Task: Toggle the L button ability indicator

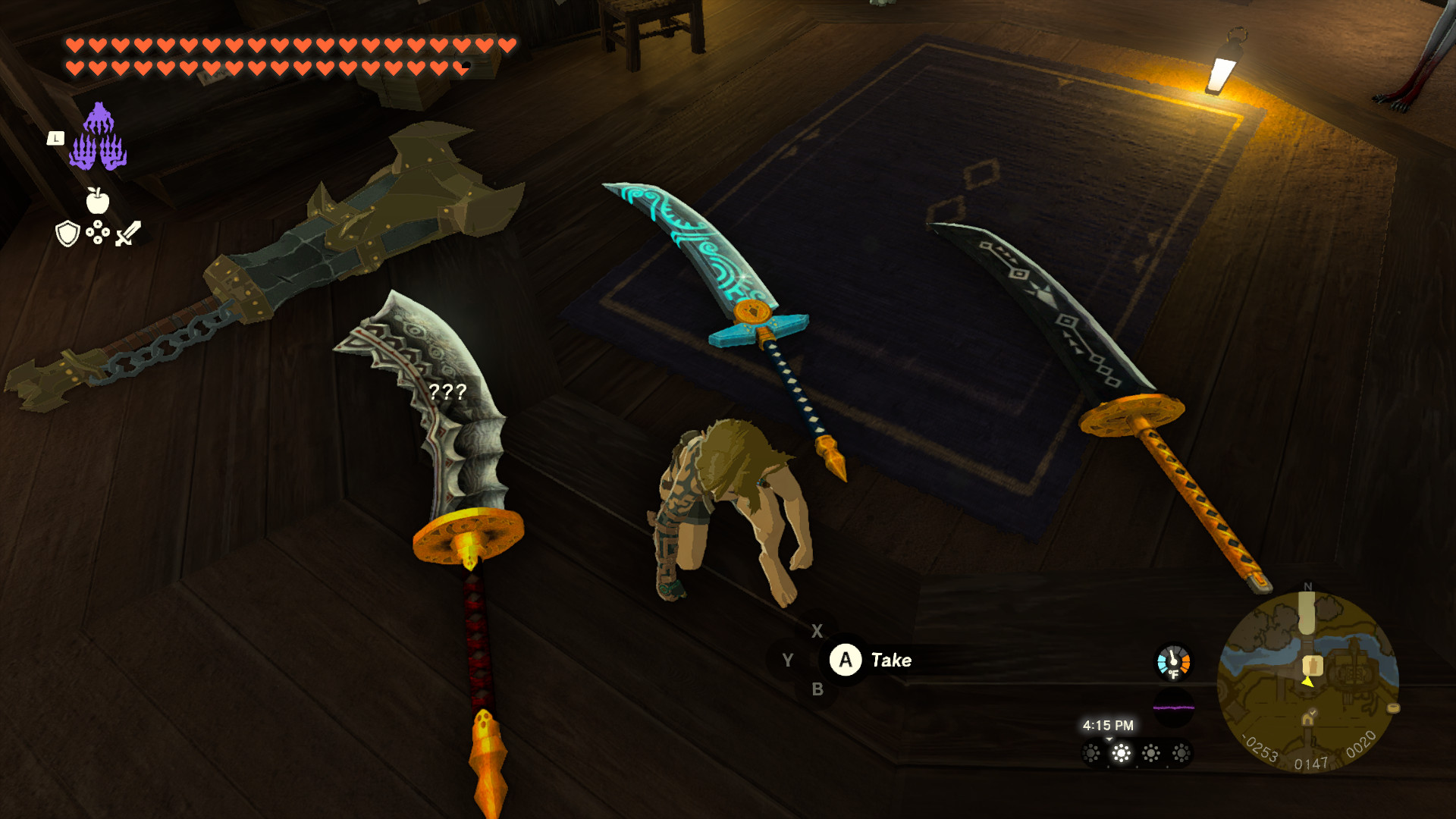Action: (x=56, y=138)
